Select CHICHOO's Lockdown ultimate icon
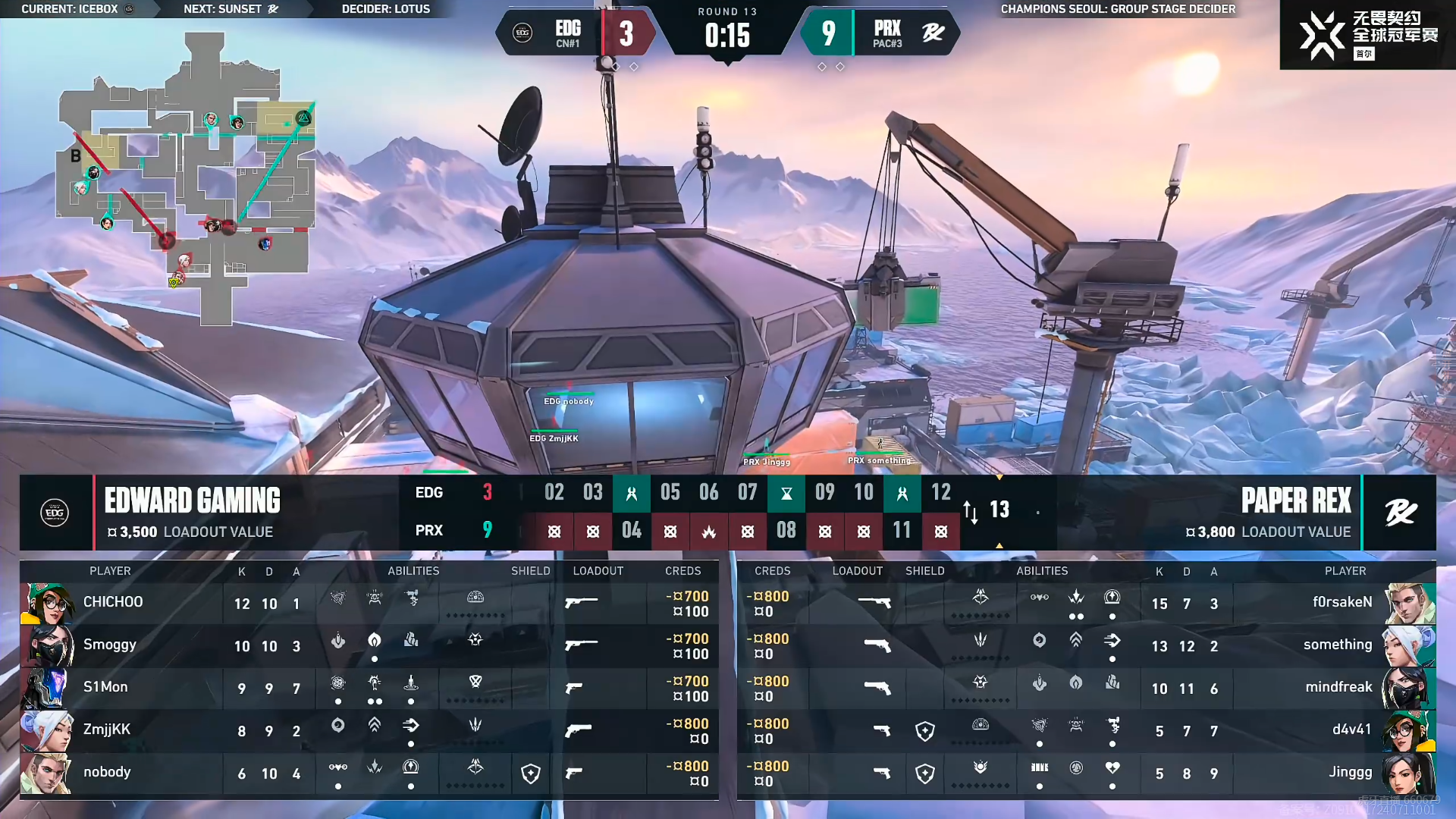 (x=475, y=598)
